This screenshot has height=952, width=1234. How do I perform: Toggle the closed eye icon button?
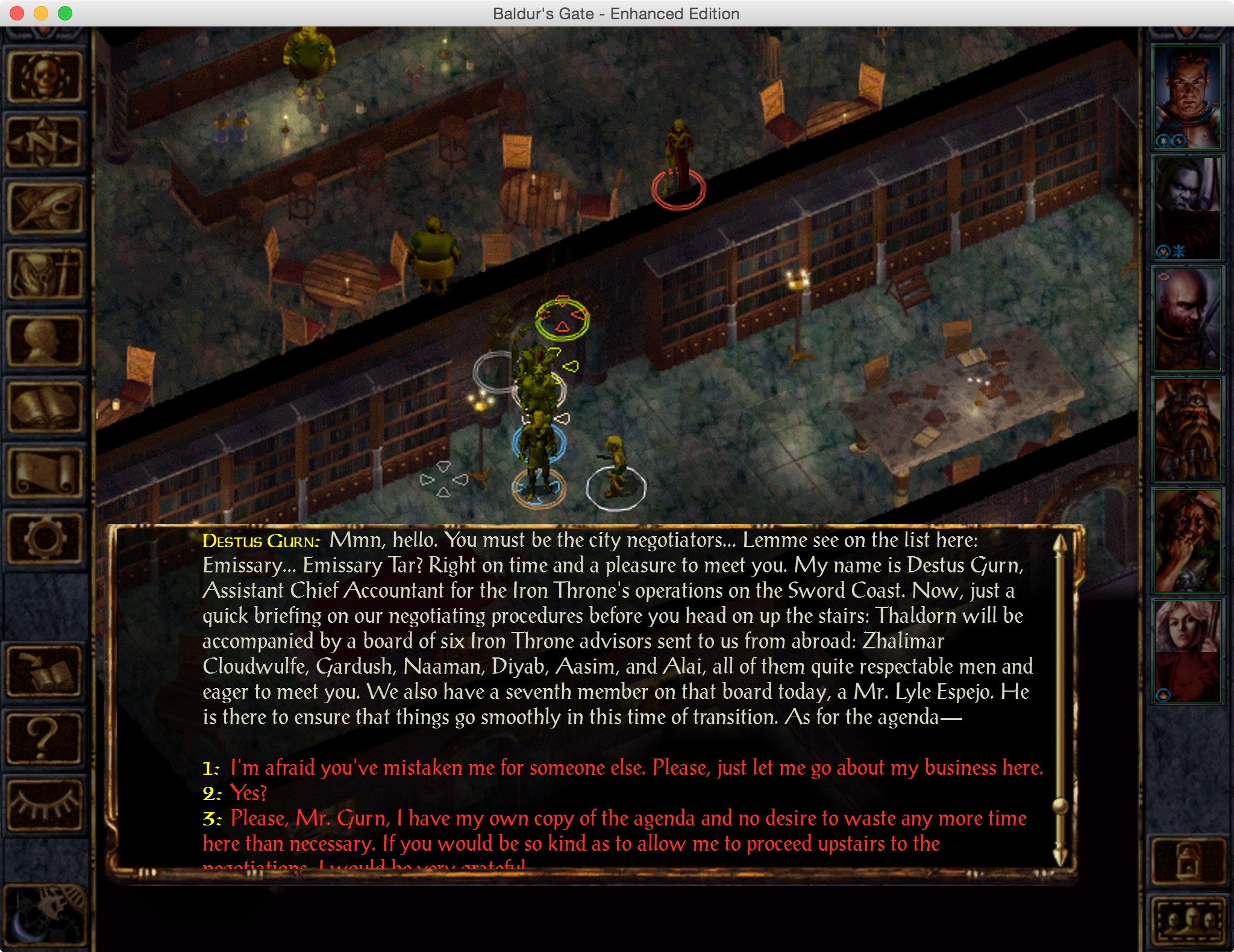tap(45, 804)
